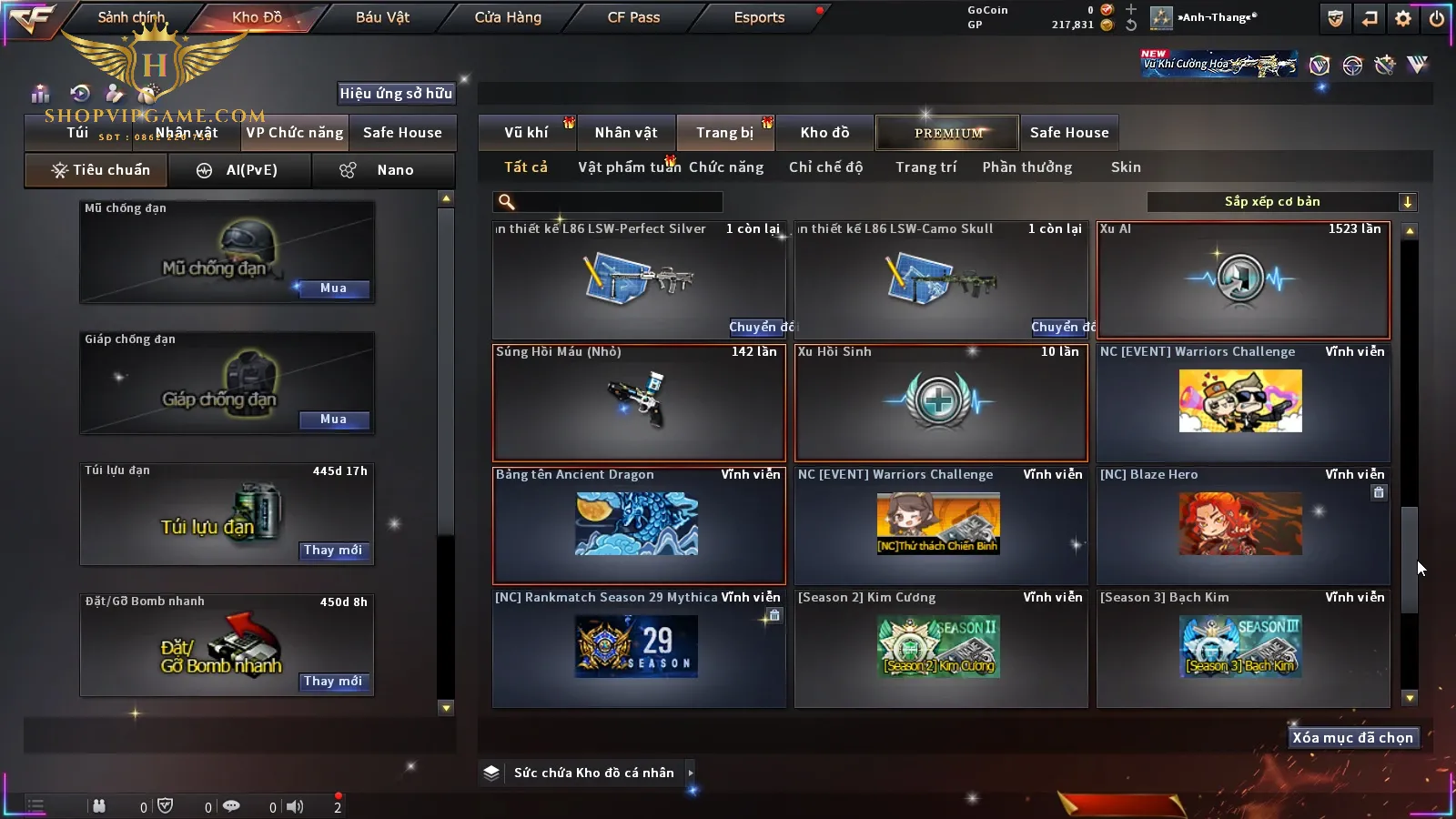Select the PREMIUM tab
This screenshot has width=1456, height=819.
[x=948, y=133]
